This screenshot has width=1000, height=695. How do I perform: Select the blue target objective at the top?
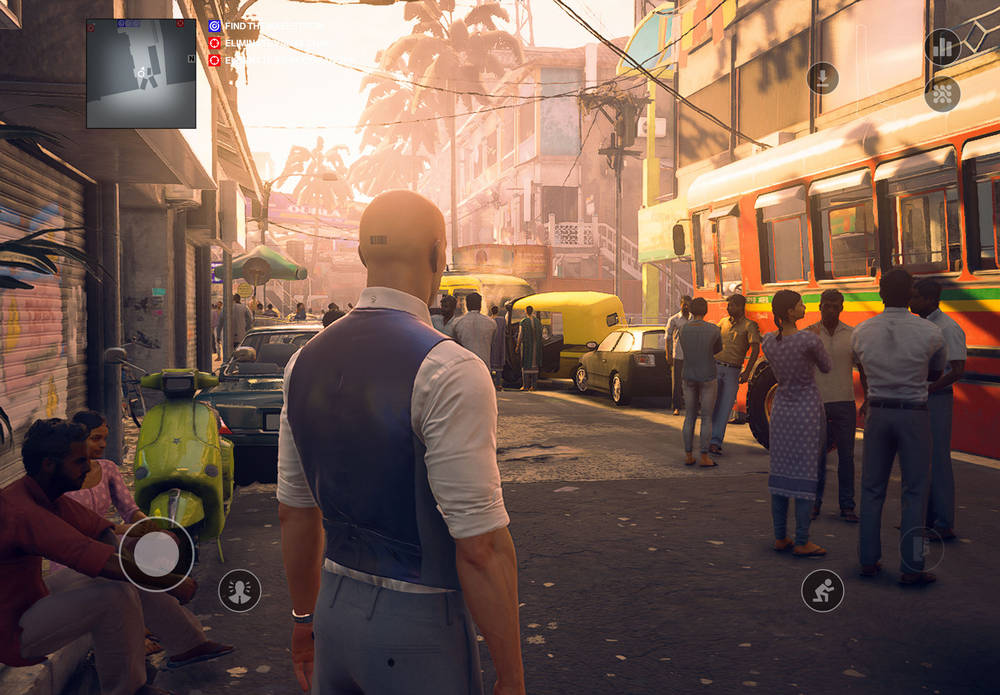point(215,26)
